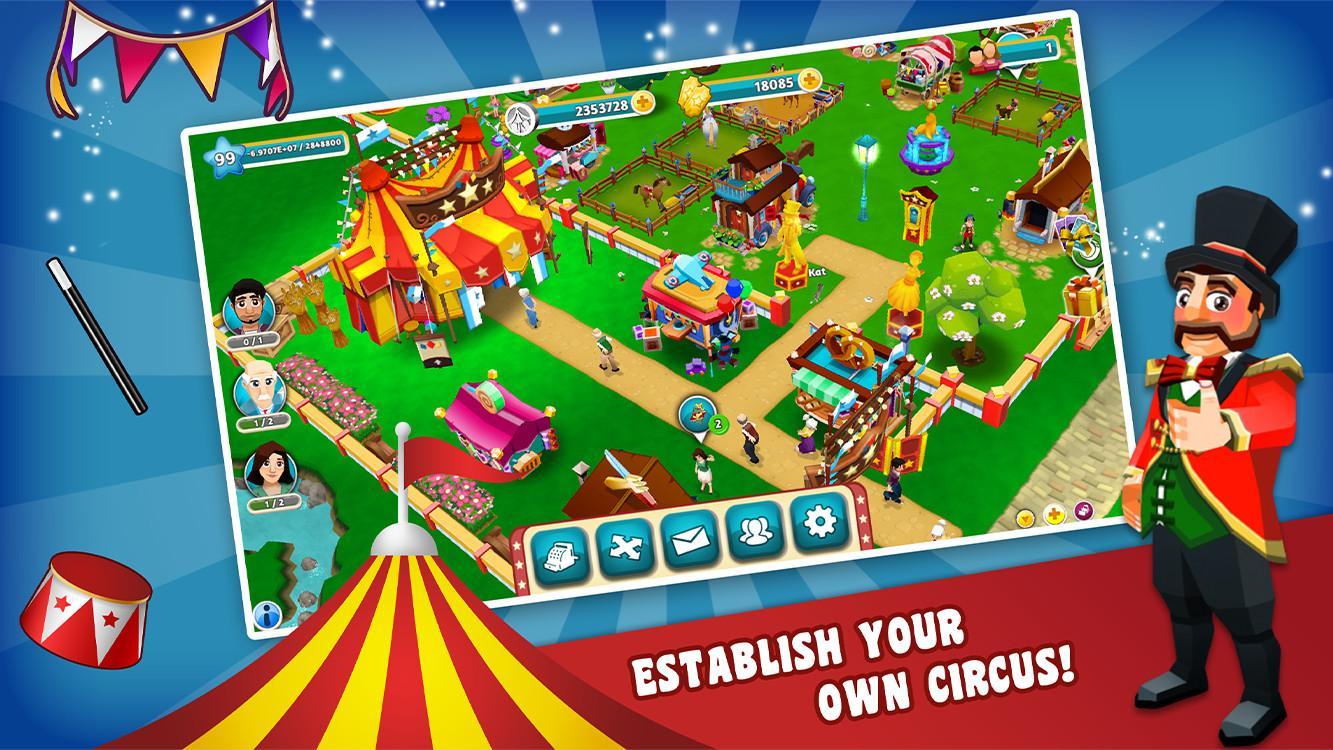The height and width of the screenshot is (750, 1333).
Task: Collect from the bouncing location marker showing 2
Action: [697, 413]
